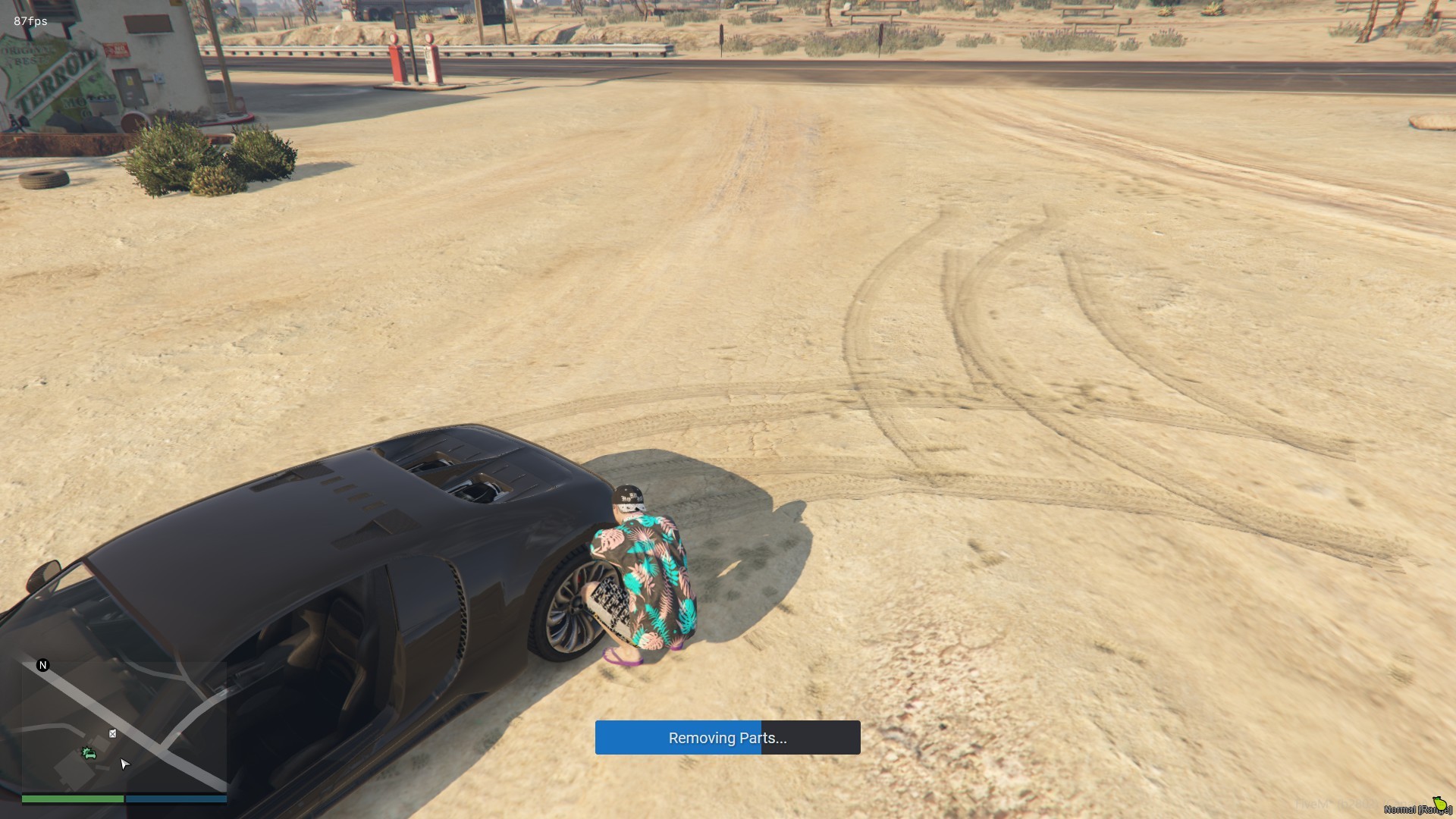Click the Normal voice range indicator
Screen dimensions: 1456x819
tap(1415, 809)
